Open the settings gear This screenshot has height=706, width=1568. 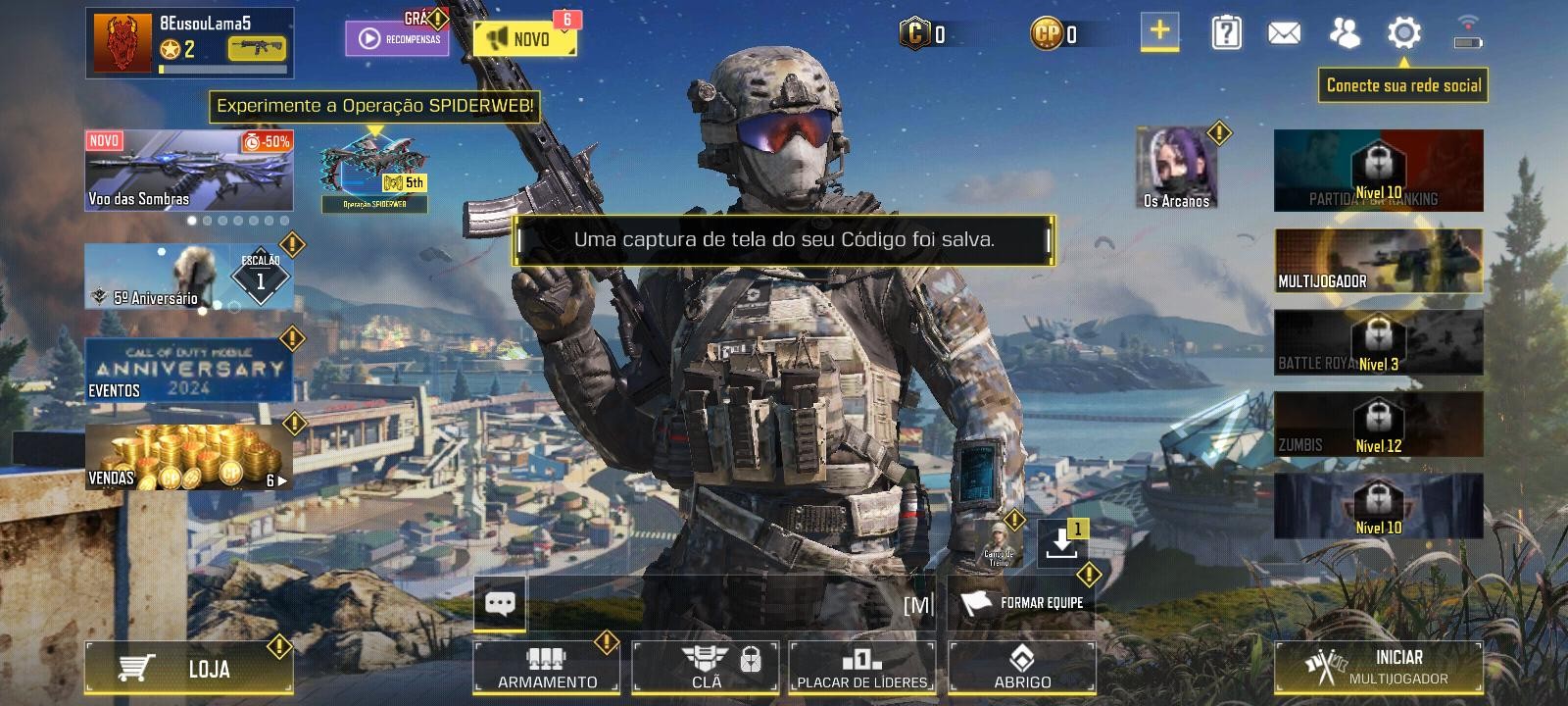click(1406, 32)
